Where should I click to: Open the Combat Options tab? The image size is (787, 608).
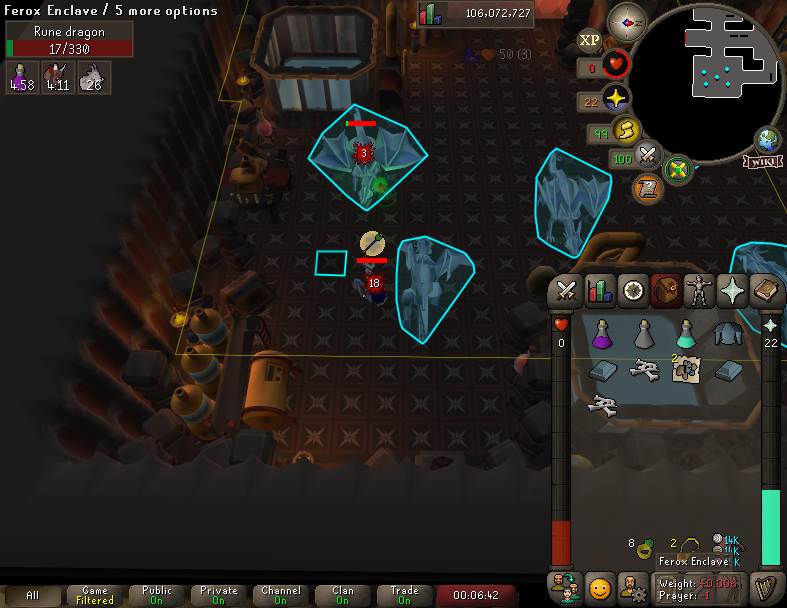point(566,290)
